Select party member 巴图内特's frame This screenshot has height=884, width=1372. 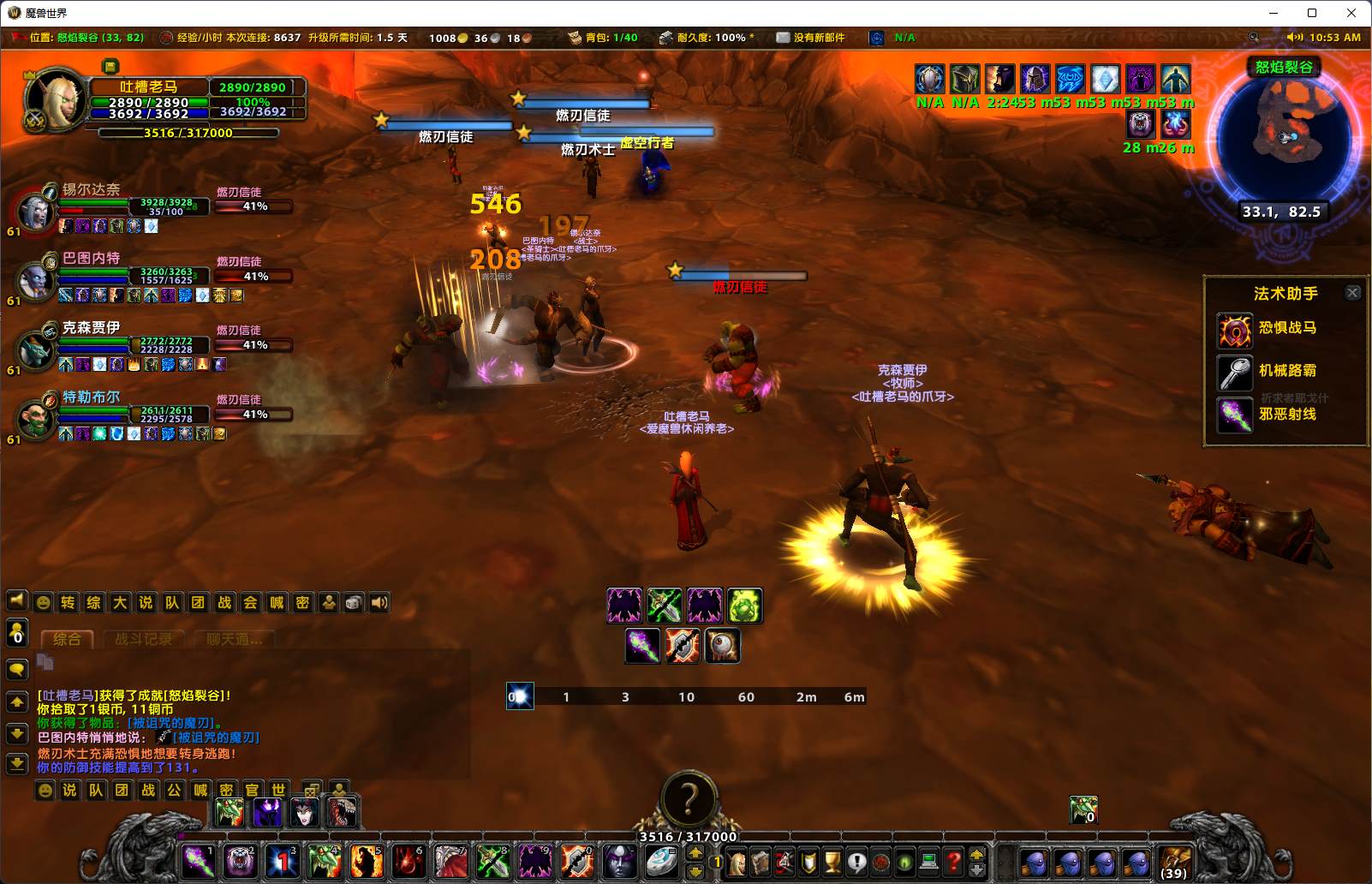36,279
